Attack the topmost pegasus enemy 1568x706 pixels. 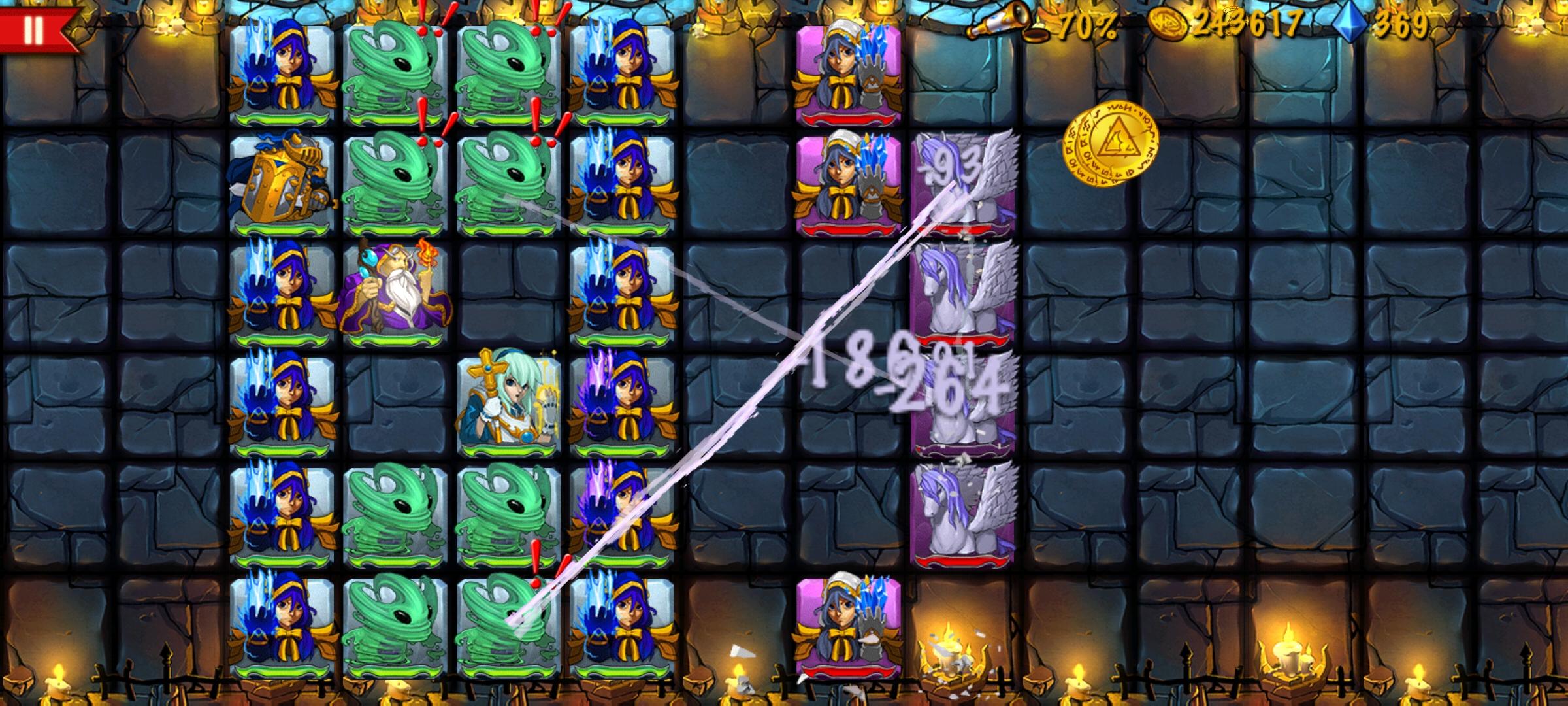tap(960, 183)
